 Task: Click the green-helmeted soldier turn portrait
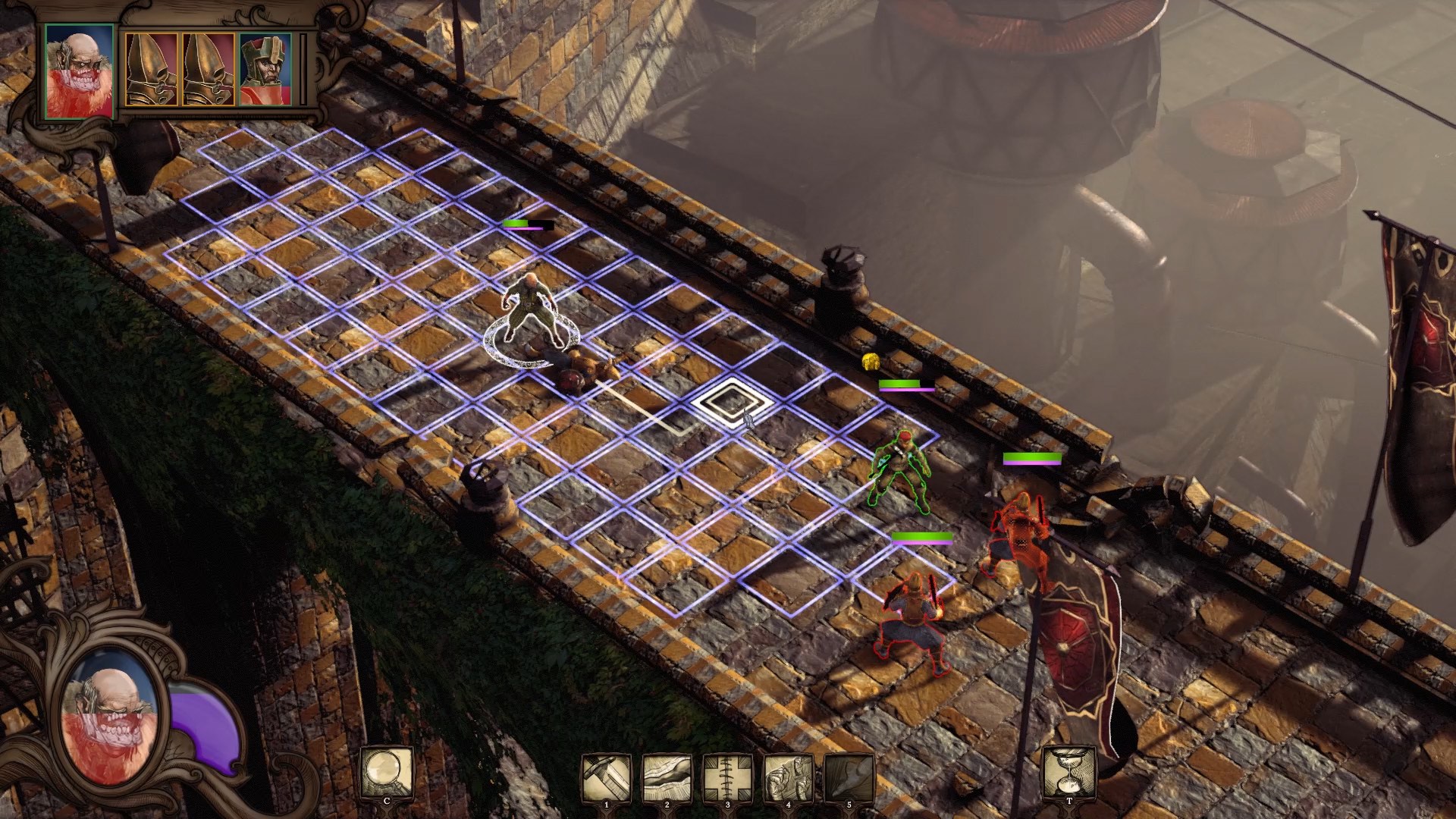click(x=265, y=69)
